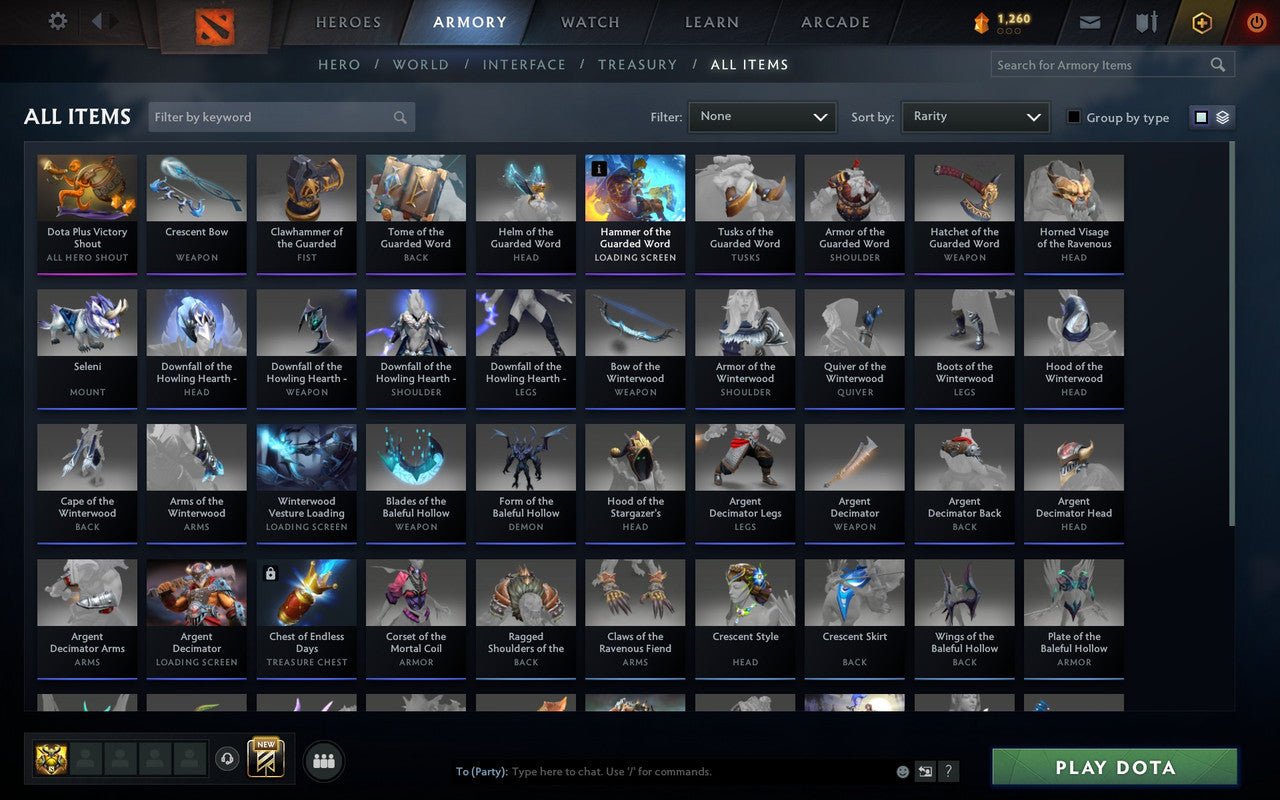Open Dota Plus via the gold hexagon icon

click(1201, 21)
